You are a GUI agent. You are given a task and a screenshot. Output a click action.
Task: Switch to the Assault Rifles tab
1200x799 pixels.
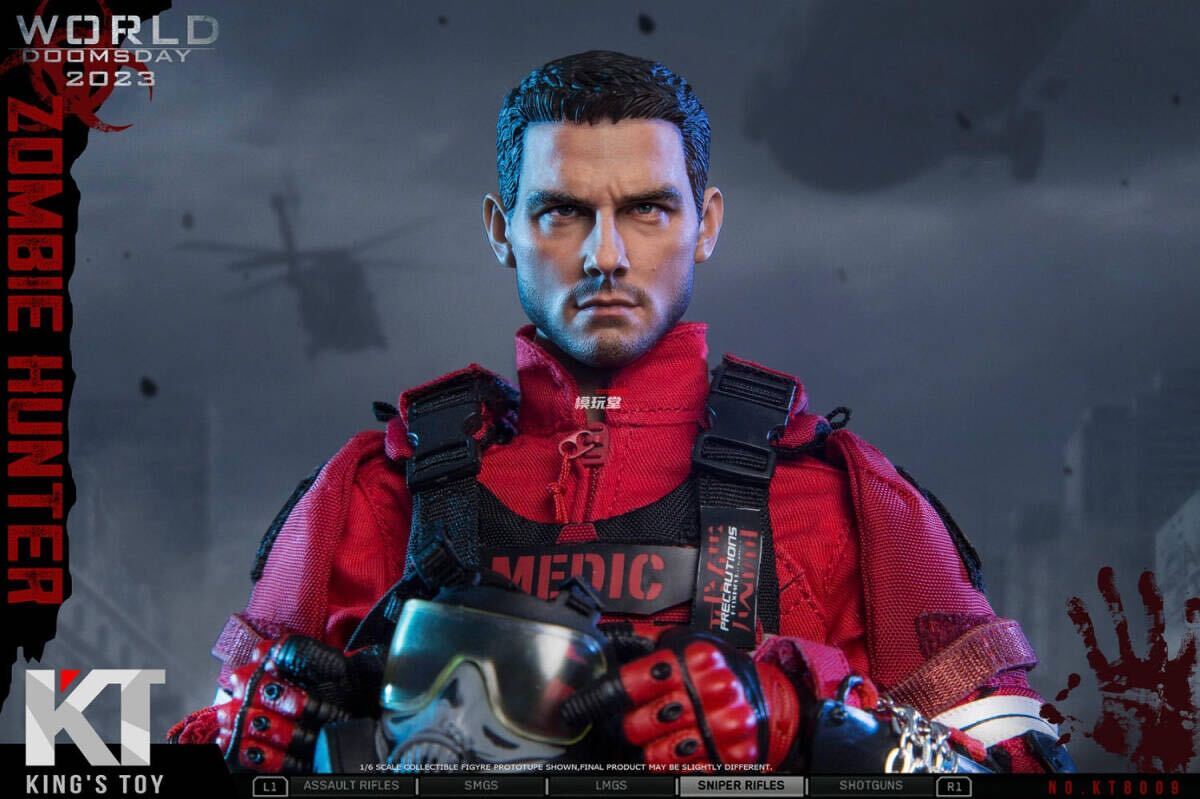350,786
